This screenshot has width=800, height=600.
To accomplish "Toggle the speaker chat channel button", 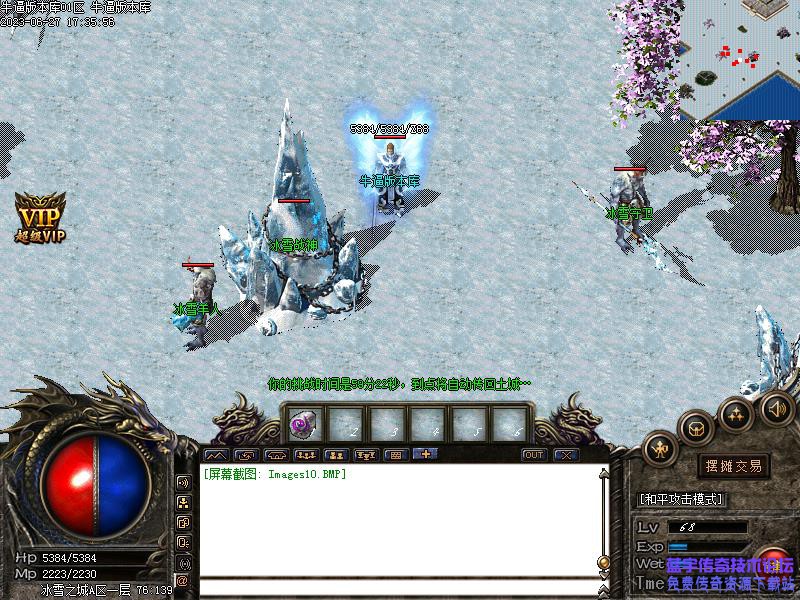I will point(183,482).
